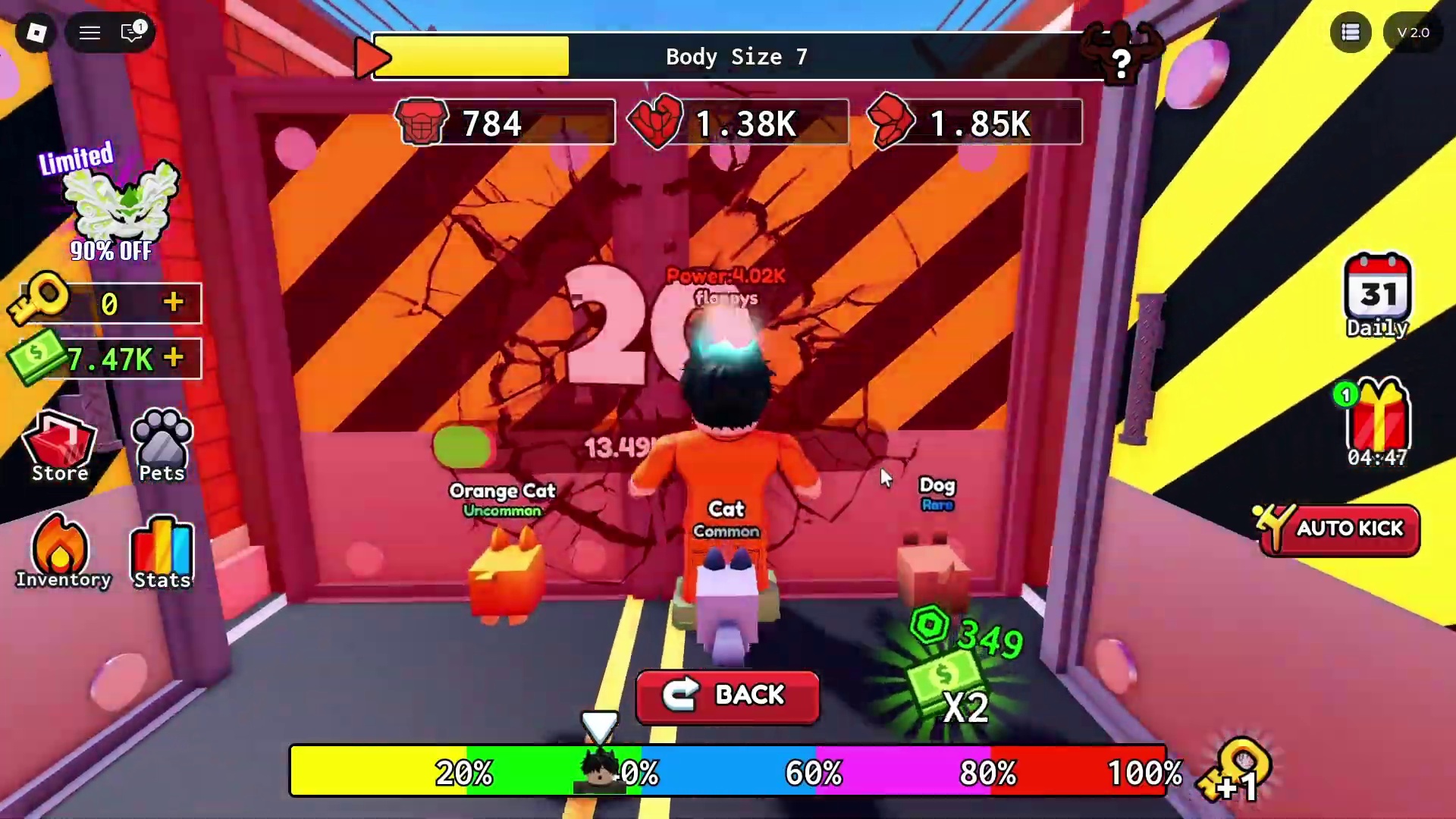Activate the AUTO KICK button
Screen dimensions: 1456x819
pos(1339,529)
